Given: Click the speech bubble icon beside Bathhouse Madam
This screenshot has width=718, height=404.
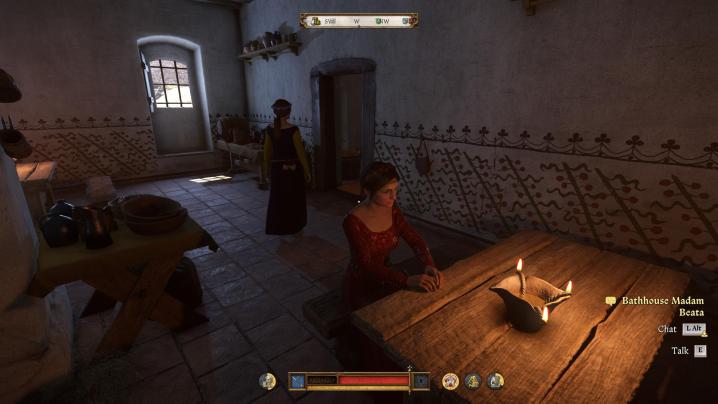Looking at the screenshot, I should [x=611, y=300].
